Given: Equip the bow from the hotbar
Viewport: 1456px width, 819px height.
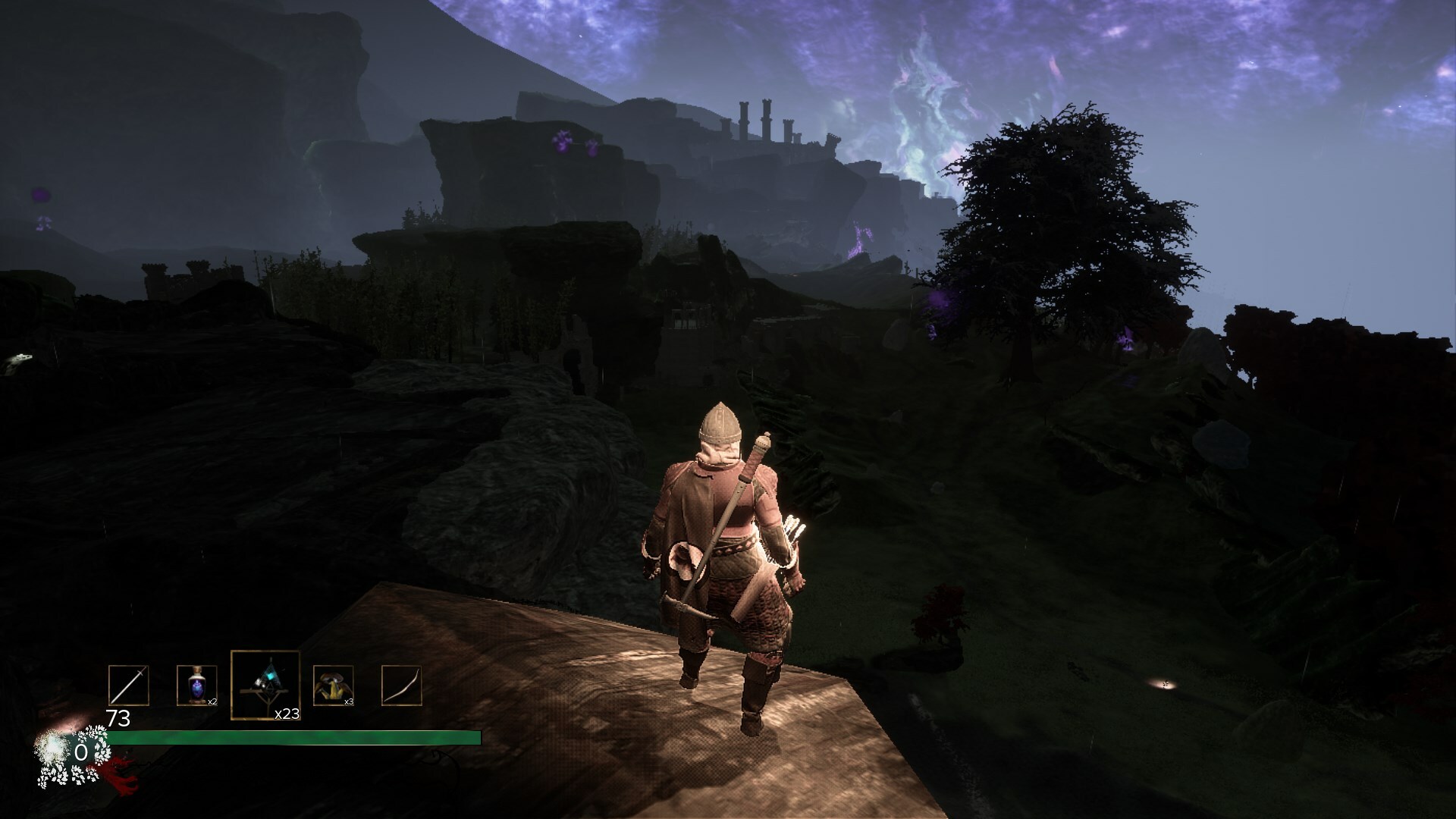Looking at the screenshot, I should (x=401, y=686).
